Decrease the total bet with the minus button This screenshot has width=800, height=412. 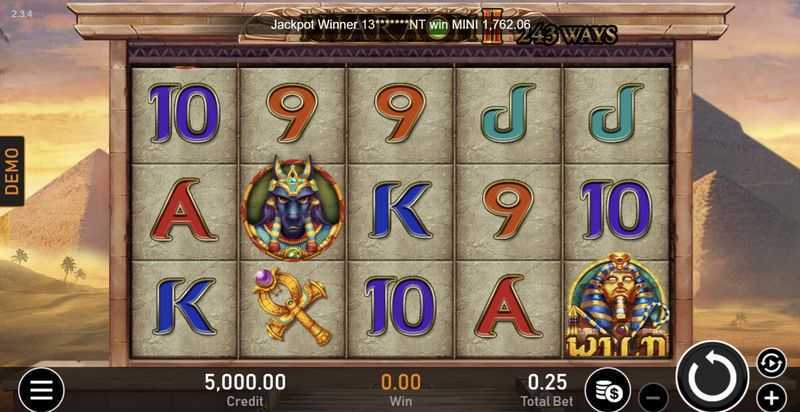(652, 395)
